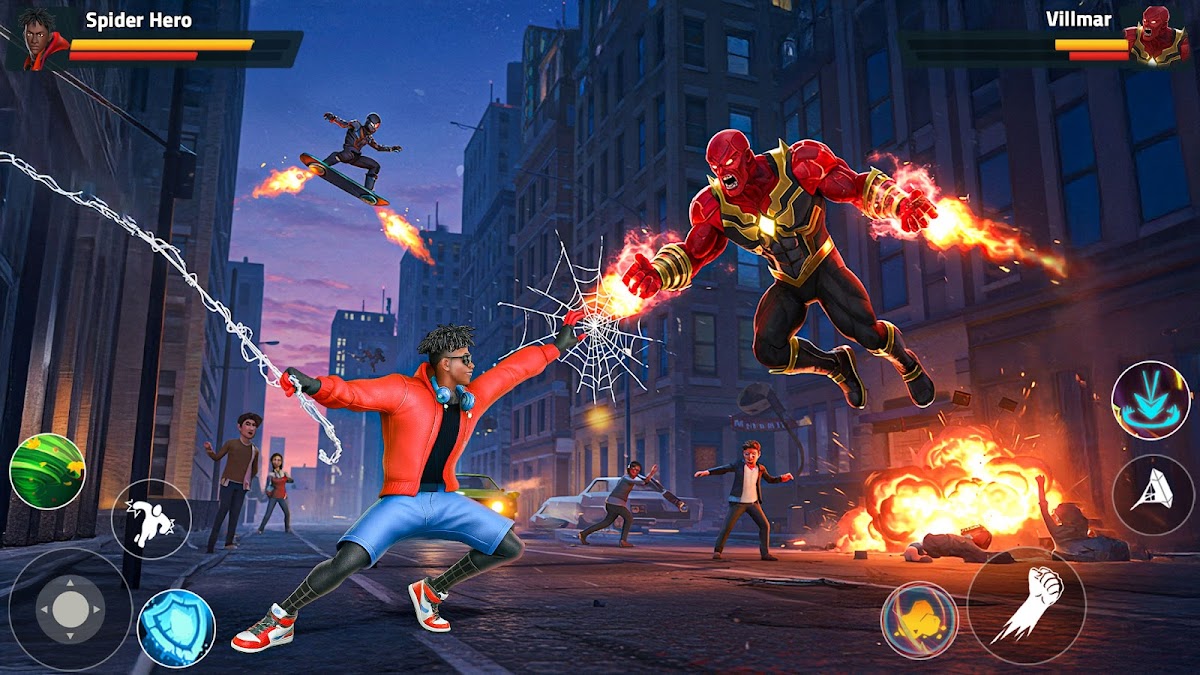Click the virtual joystick center knob

(x=70, y=608)
